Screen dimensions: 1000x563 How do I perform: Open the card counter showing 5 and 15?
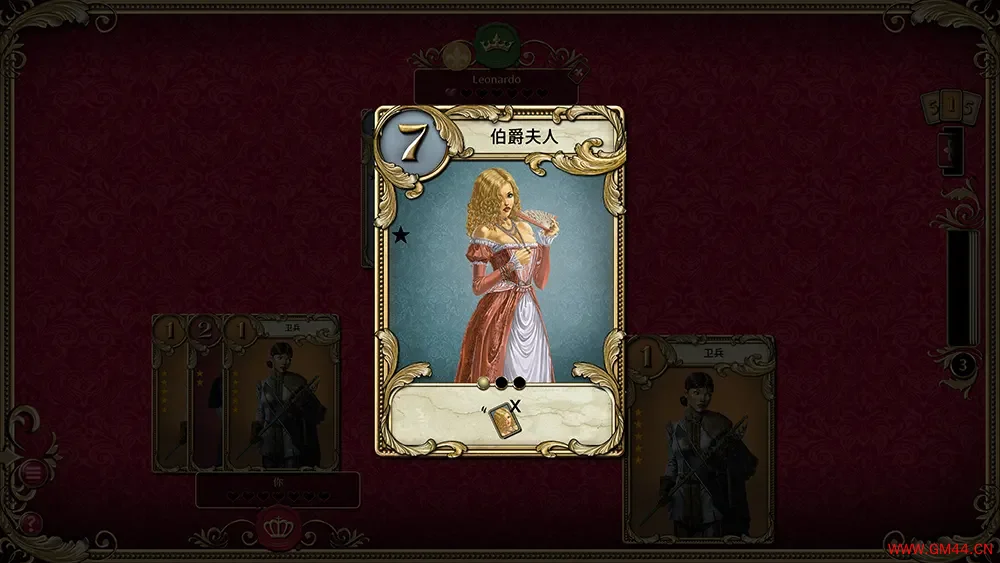point(945,107)
